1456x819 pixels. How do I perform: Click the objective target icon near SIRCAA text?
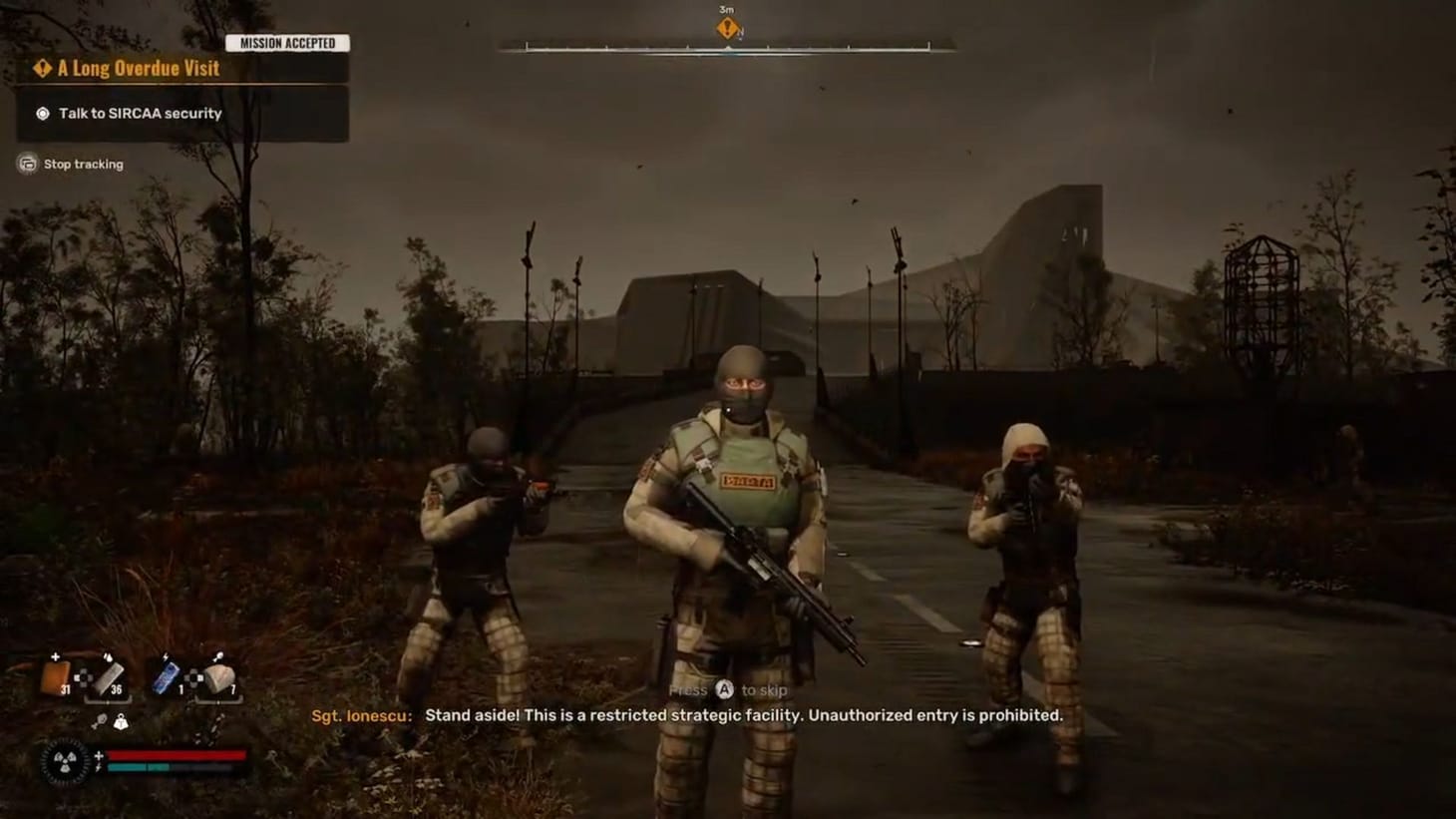pos(41,113)
